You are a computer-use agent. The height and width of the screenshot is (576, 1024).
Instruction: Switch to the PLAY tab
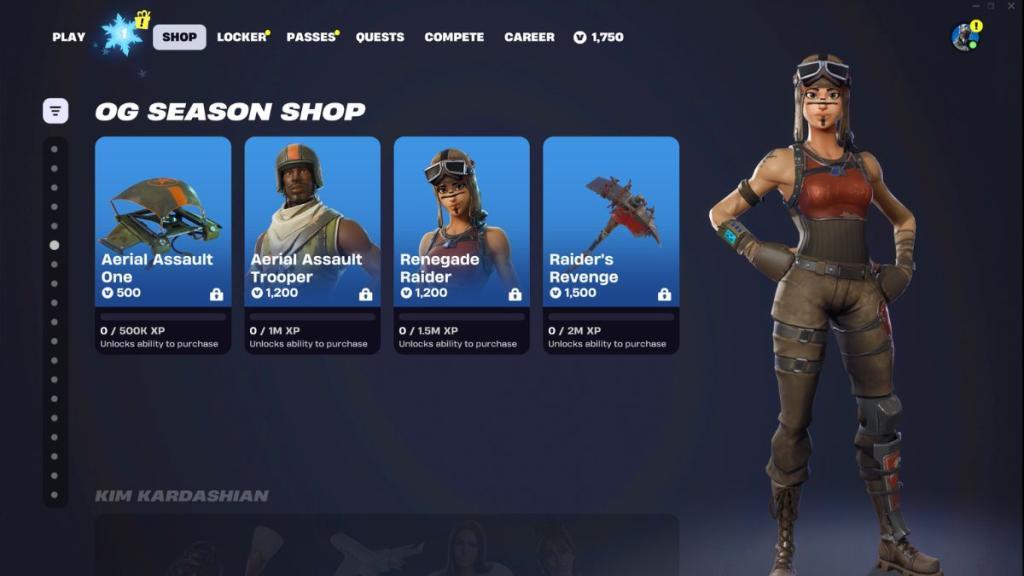point(69,37)
